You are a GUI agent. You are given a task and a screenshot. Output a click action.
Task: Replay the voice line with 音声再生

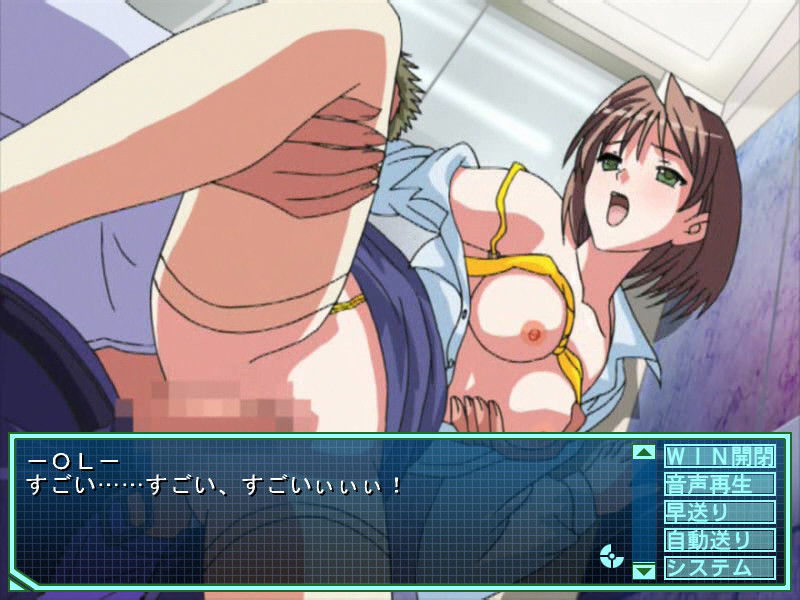[x=720, y=485]
